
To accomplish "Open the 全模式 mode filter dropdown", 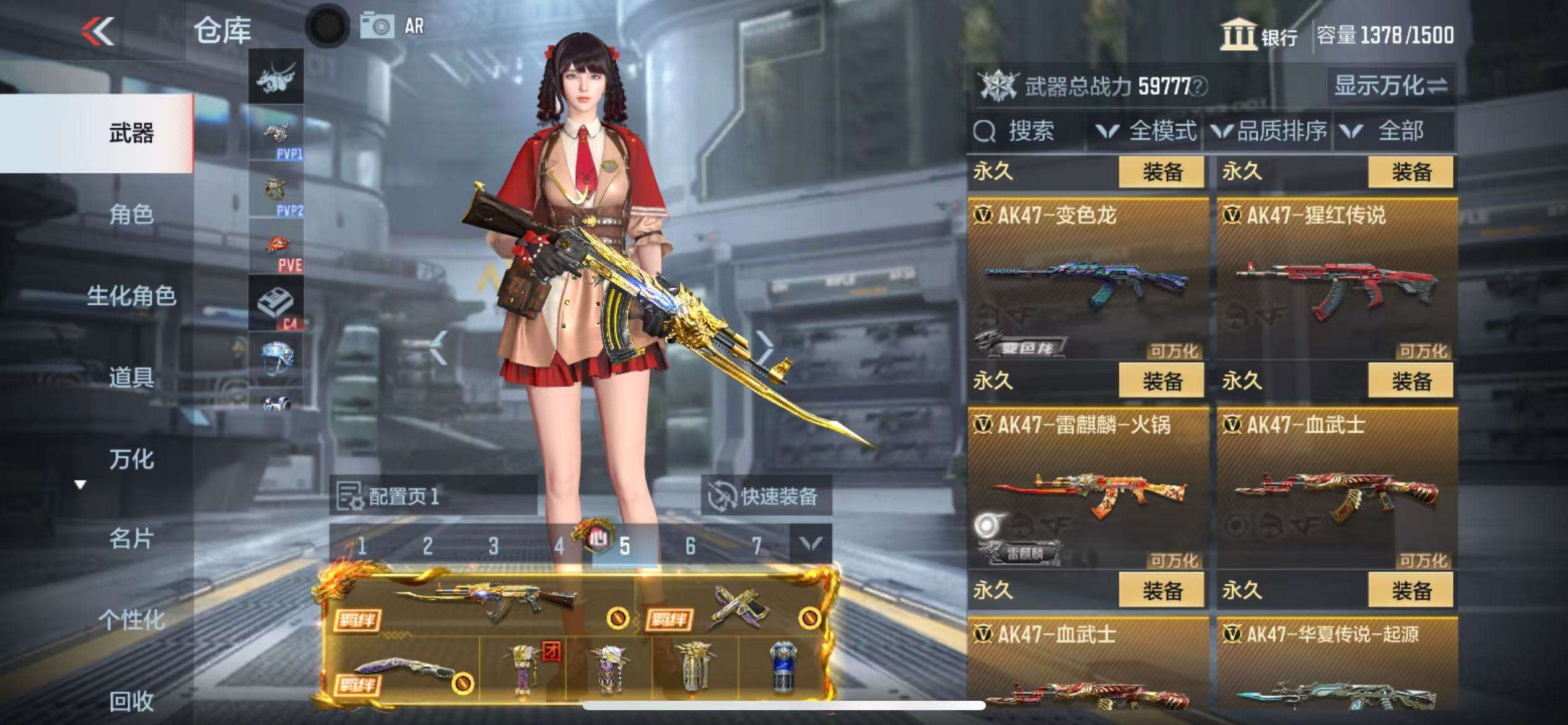I will coord(1147,131).
